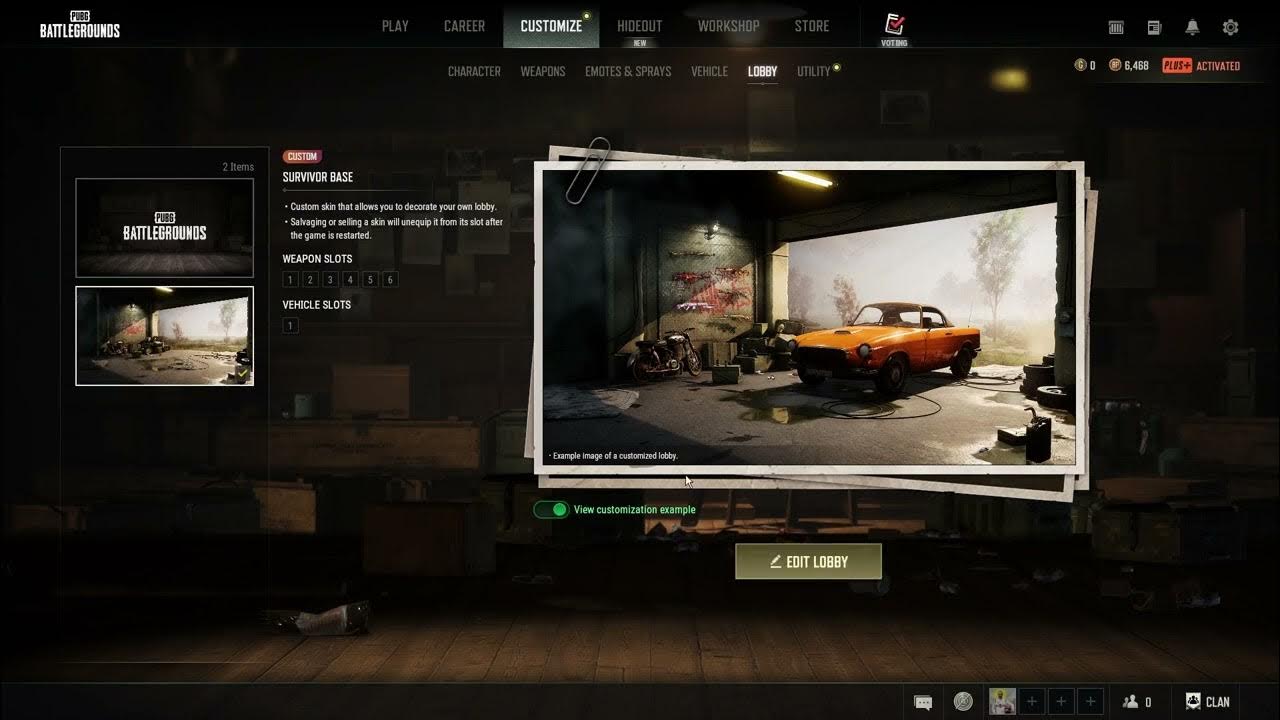Image resolution: width=1280 pixels, height=720 pixels.
Task: Open the crate inventory icon top right
Action: (x=1117, y=27)
